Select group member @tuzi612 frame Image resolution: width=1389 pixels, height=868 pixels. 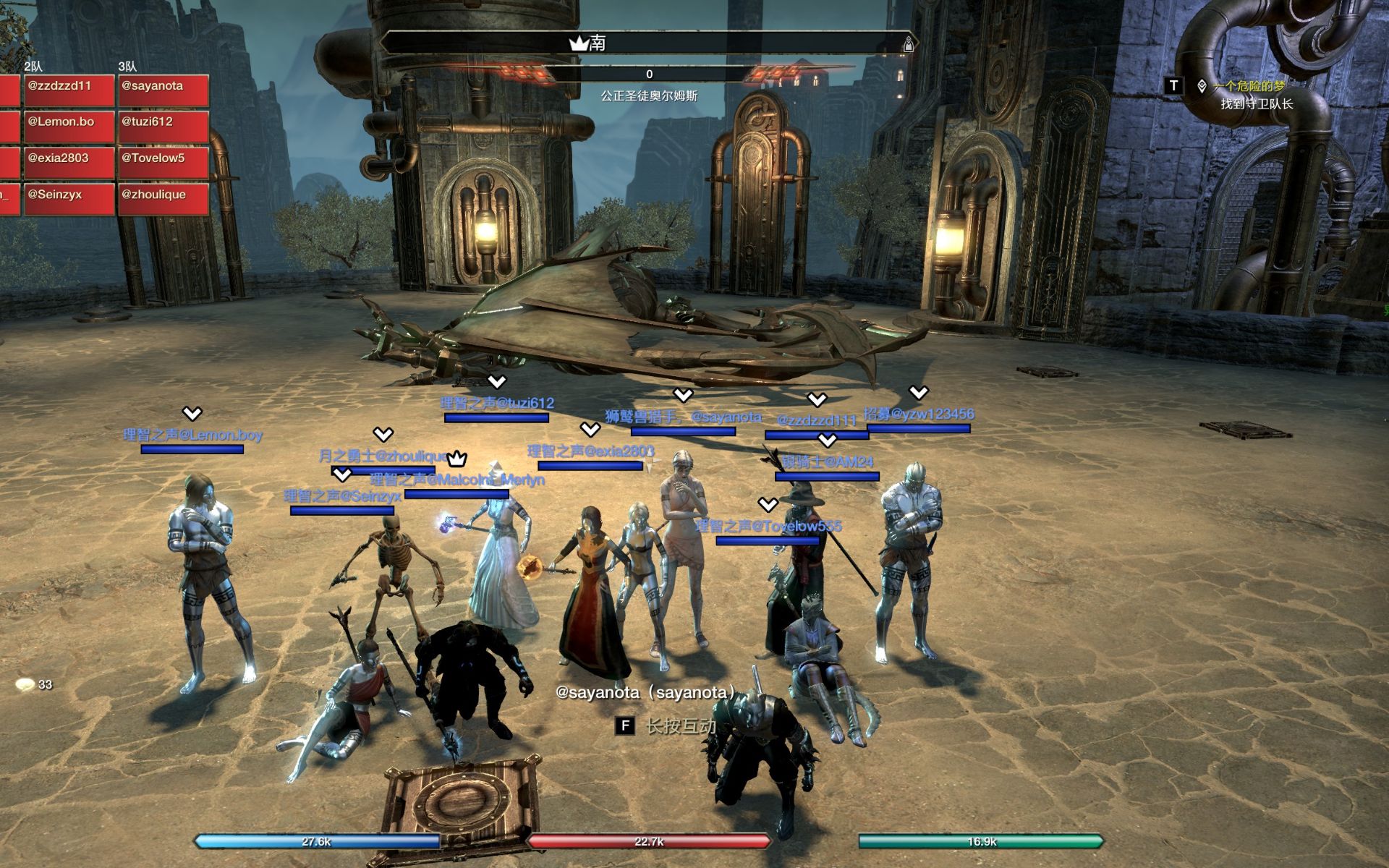click(163, 127)
